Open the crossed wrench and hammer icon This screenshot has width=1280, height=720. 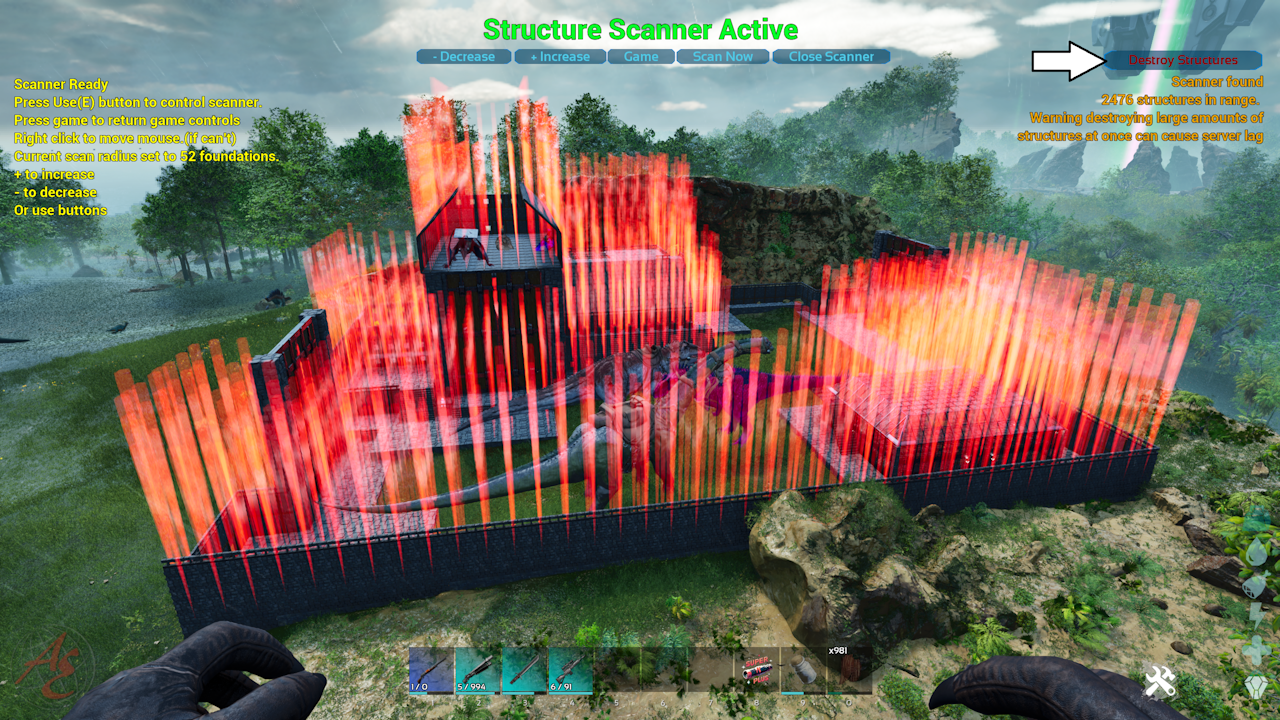1160,683
